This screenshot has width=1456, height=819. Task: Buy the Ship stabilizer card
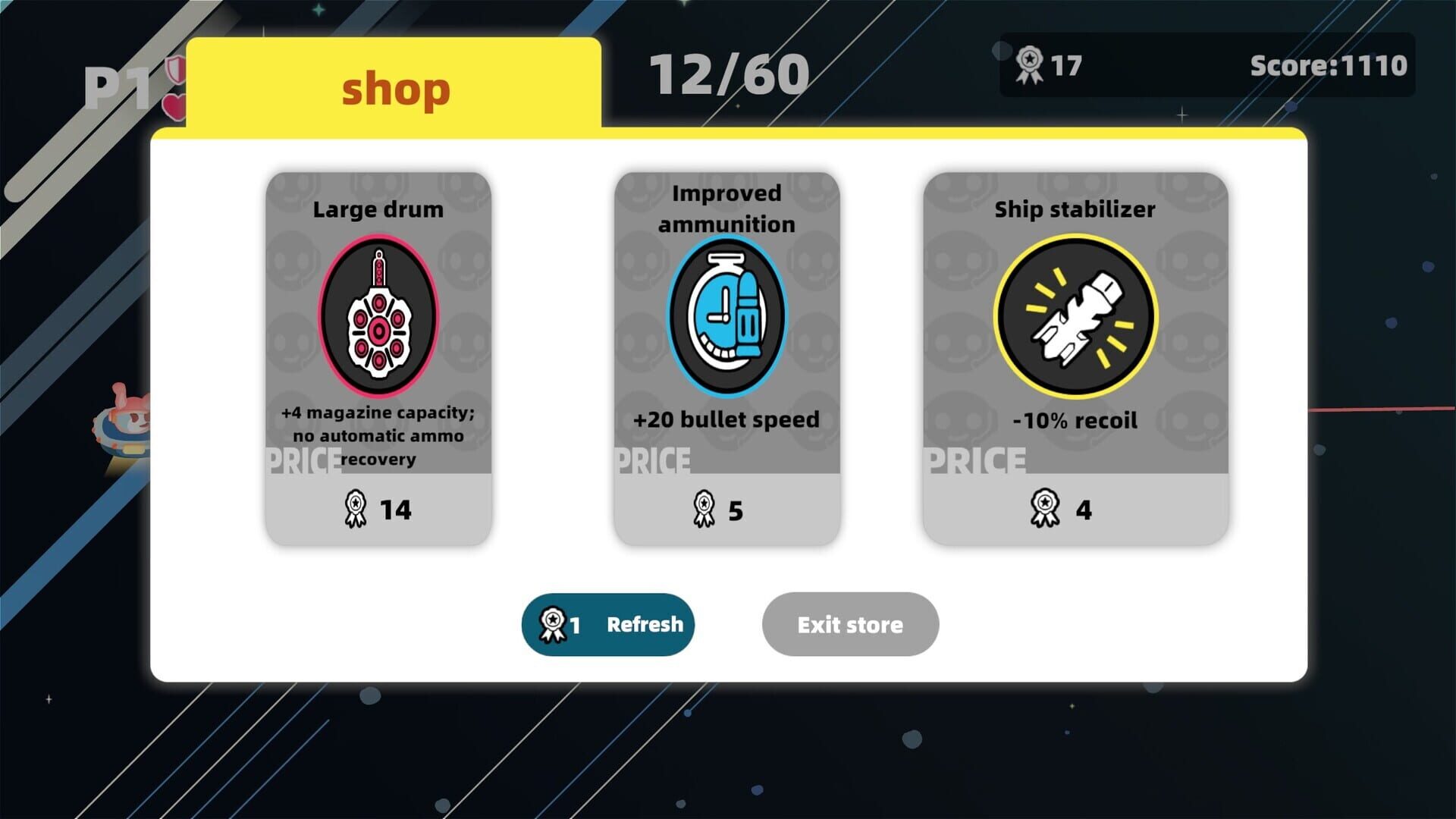click(1077, 356)
